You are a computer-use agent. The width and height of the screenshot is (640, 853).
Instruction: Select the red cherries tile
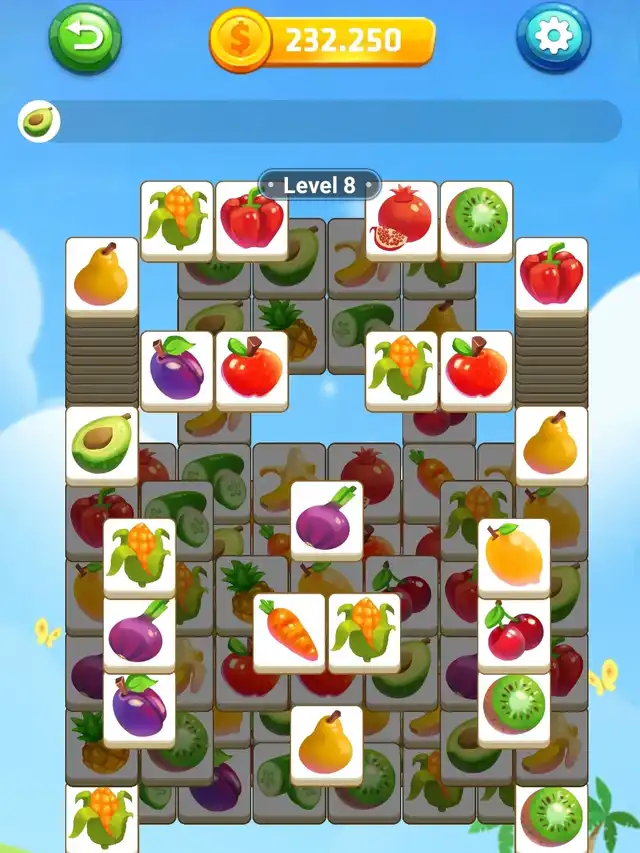pyautogui.click(x=514, y=632)
